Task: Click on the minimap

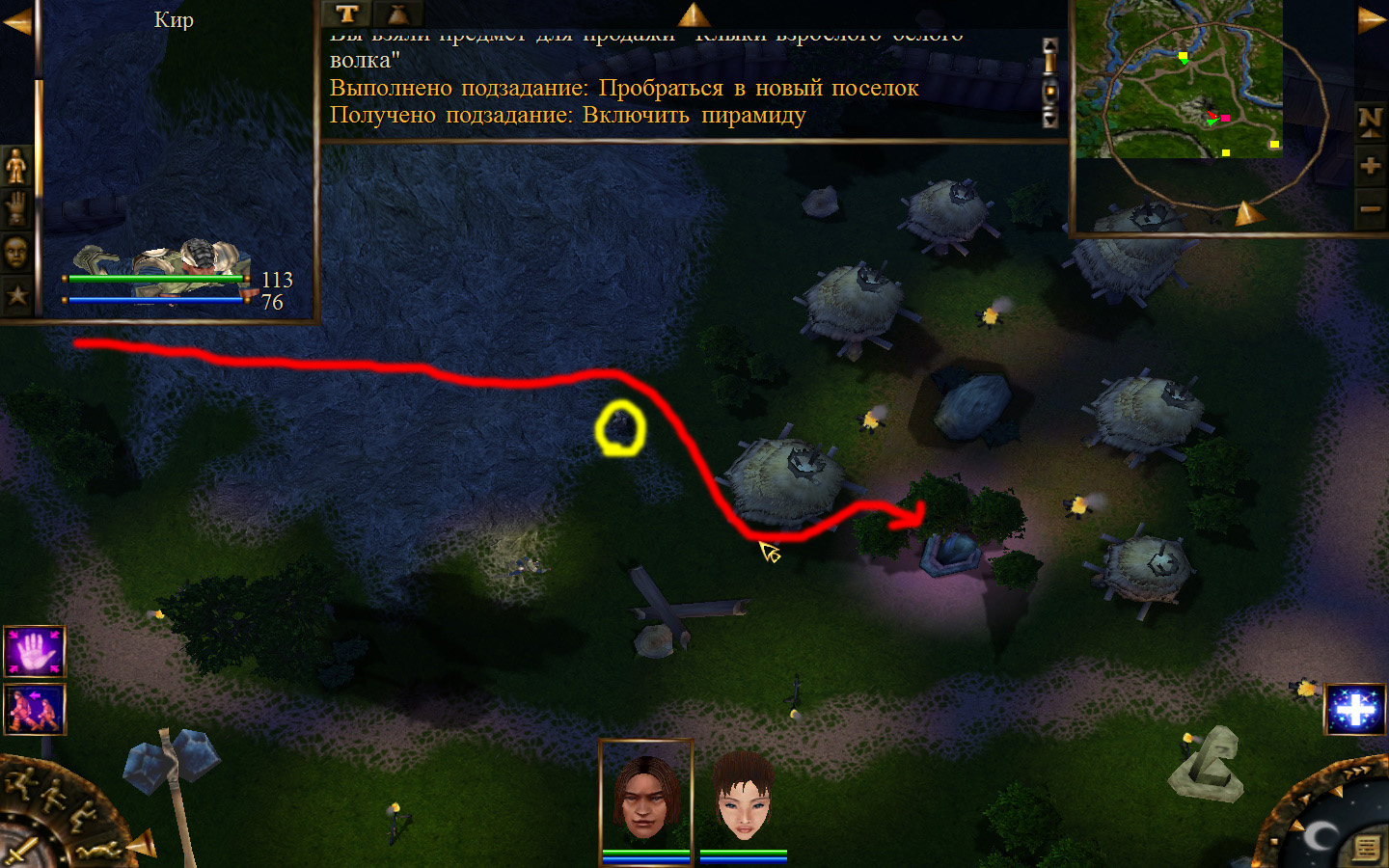Action: 1179,79
